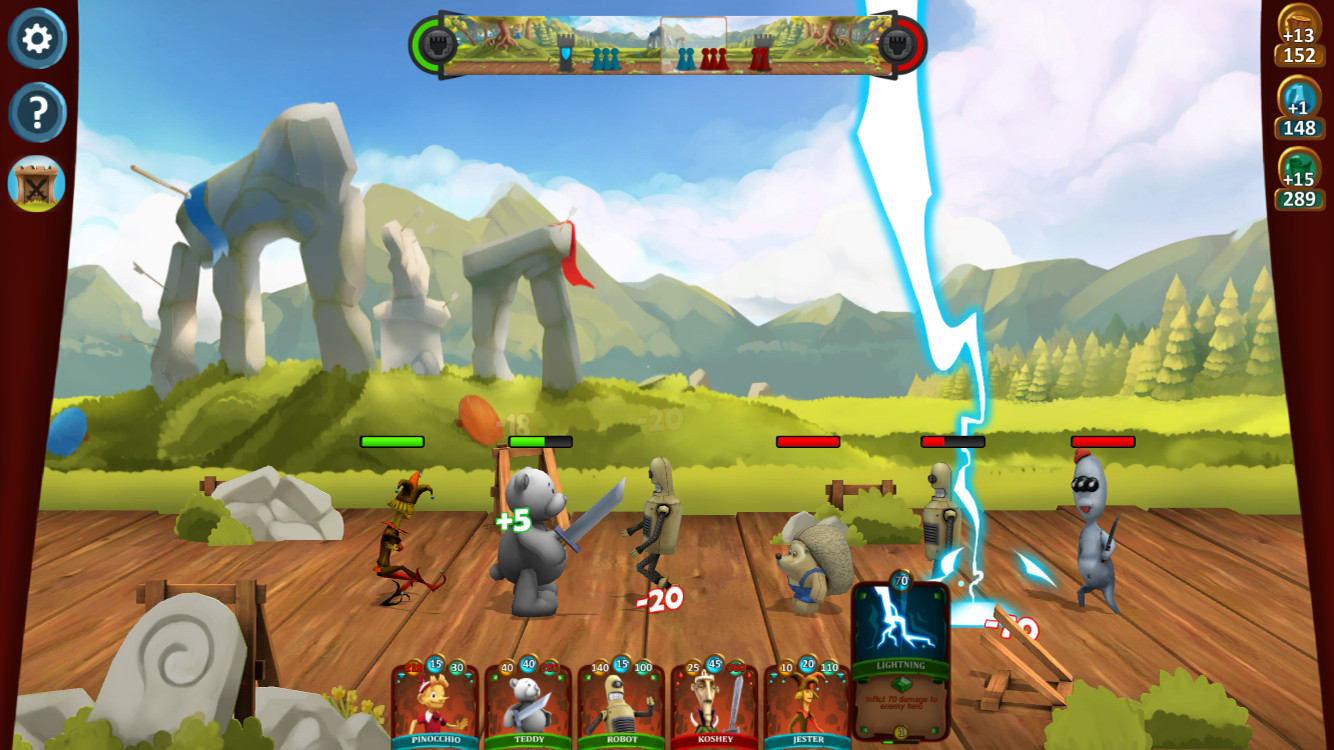
Task: Open the help question mark icon
Action: [x=38, y=112]
